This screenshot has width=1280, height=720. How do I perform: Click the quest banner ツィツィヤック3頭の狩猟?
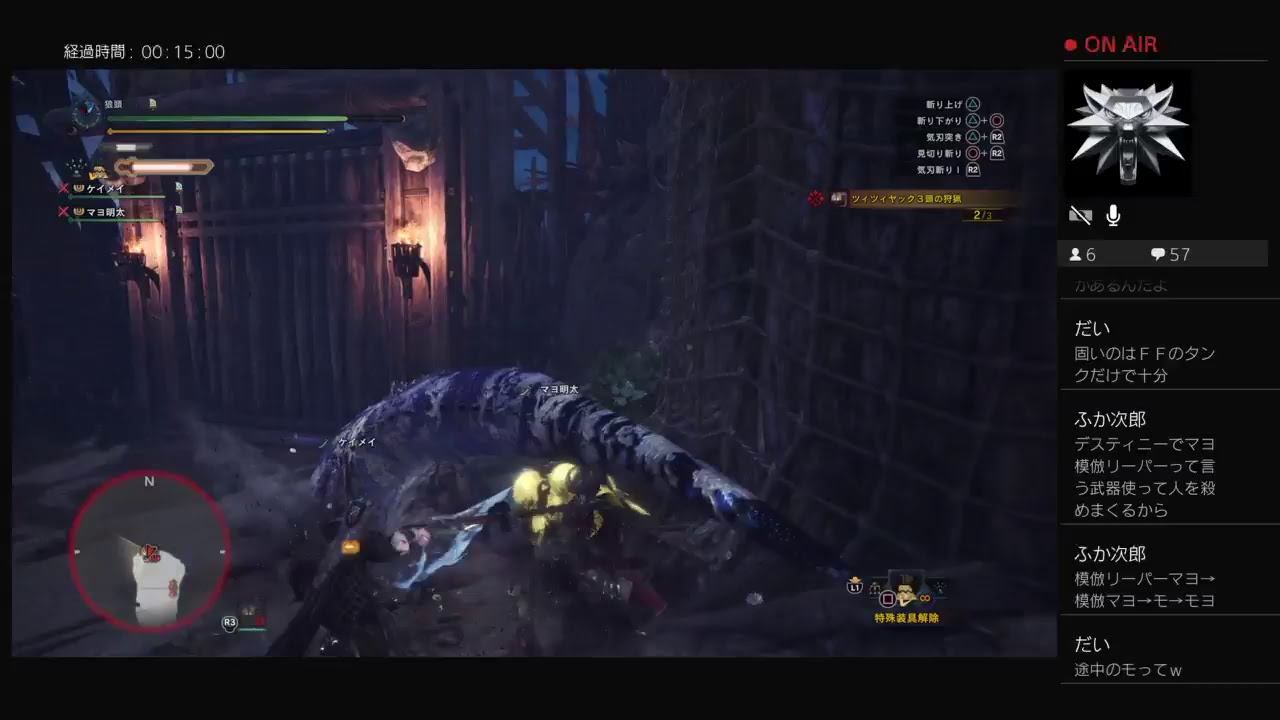906,198
